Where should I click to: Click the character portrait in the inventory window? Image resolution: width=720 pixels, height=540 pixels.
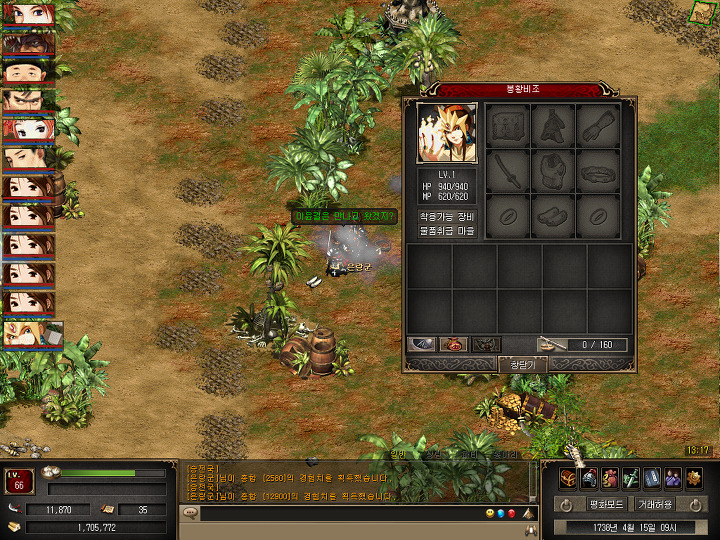click(x=447, y=134)
